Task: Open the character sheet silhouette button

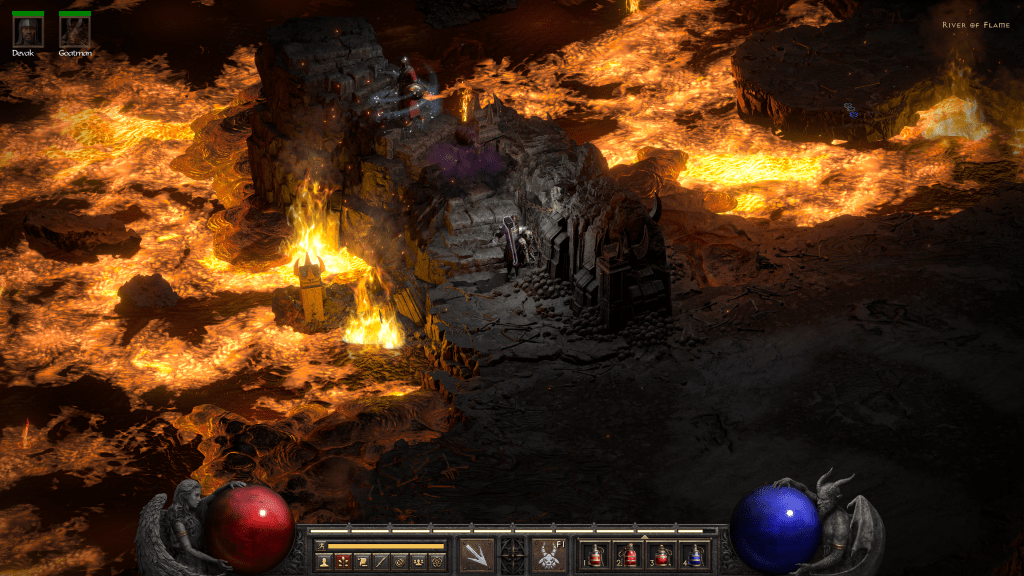Action: click(324, 562)
